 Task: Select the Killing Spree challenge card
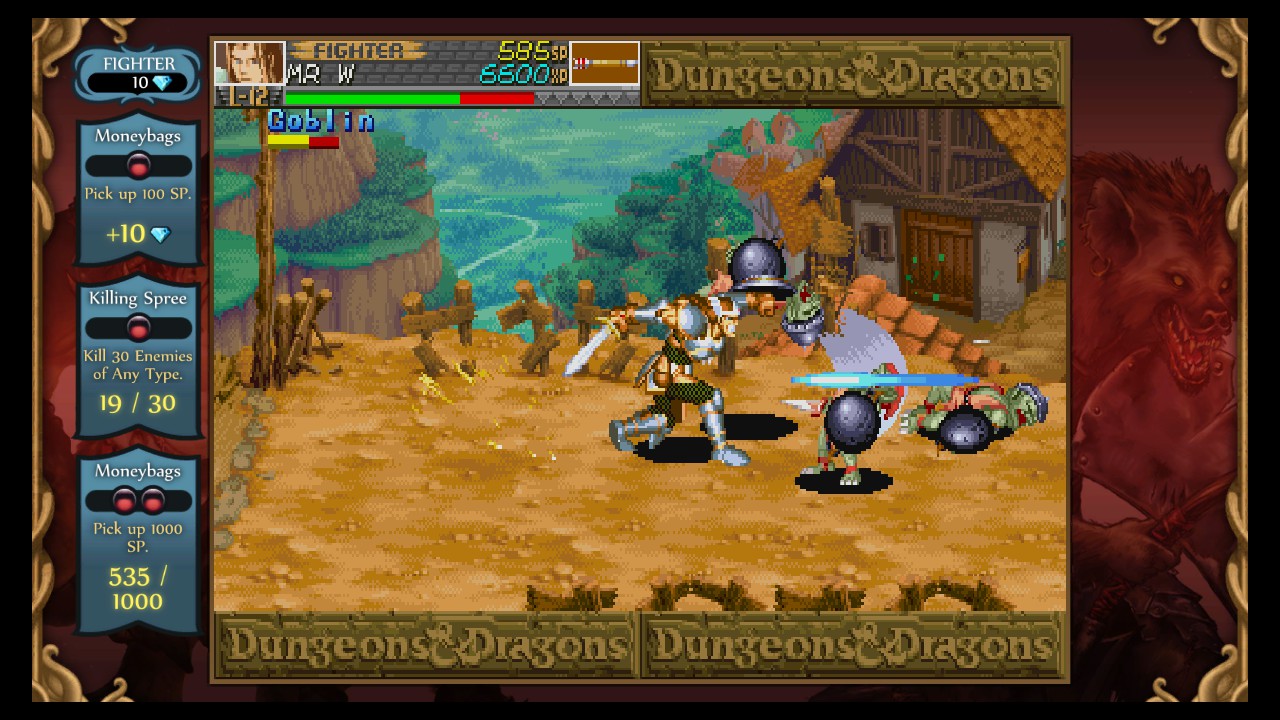[x=138, y=357]
